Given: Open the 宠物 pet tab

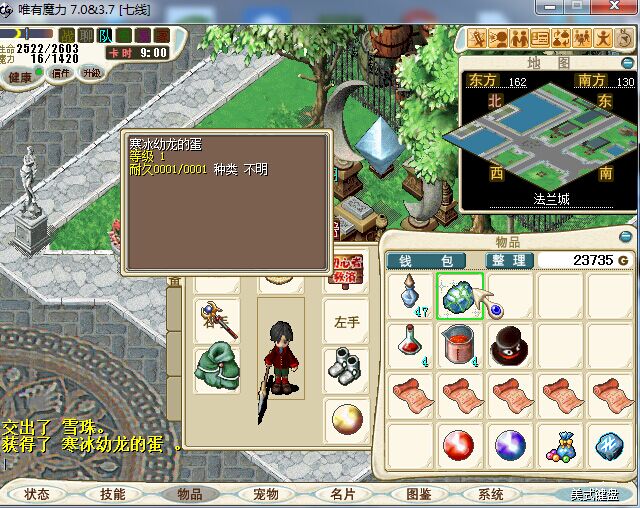Looking at the screenshot, I should (265, 494).
